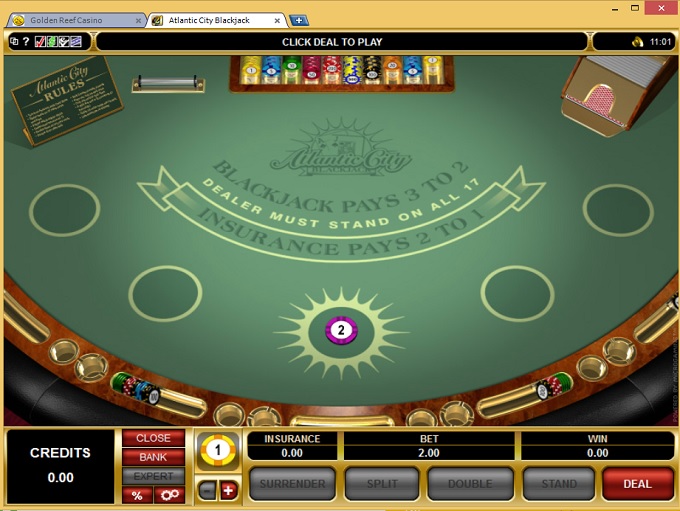The width and height of the screenshot is (680, 511).
Task: Open the gear options button
Action: pos(169,495)
